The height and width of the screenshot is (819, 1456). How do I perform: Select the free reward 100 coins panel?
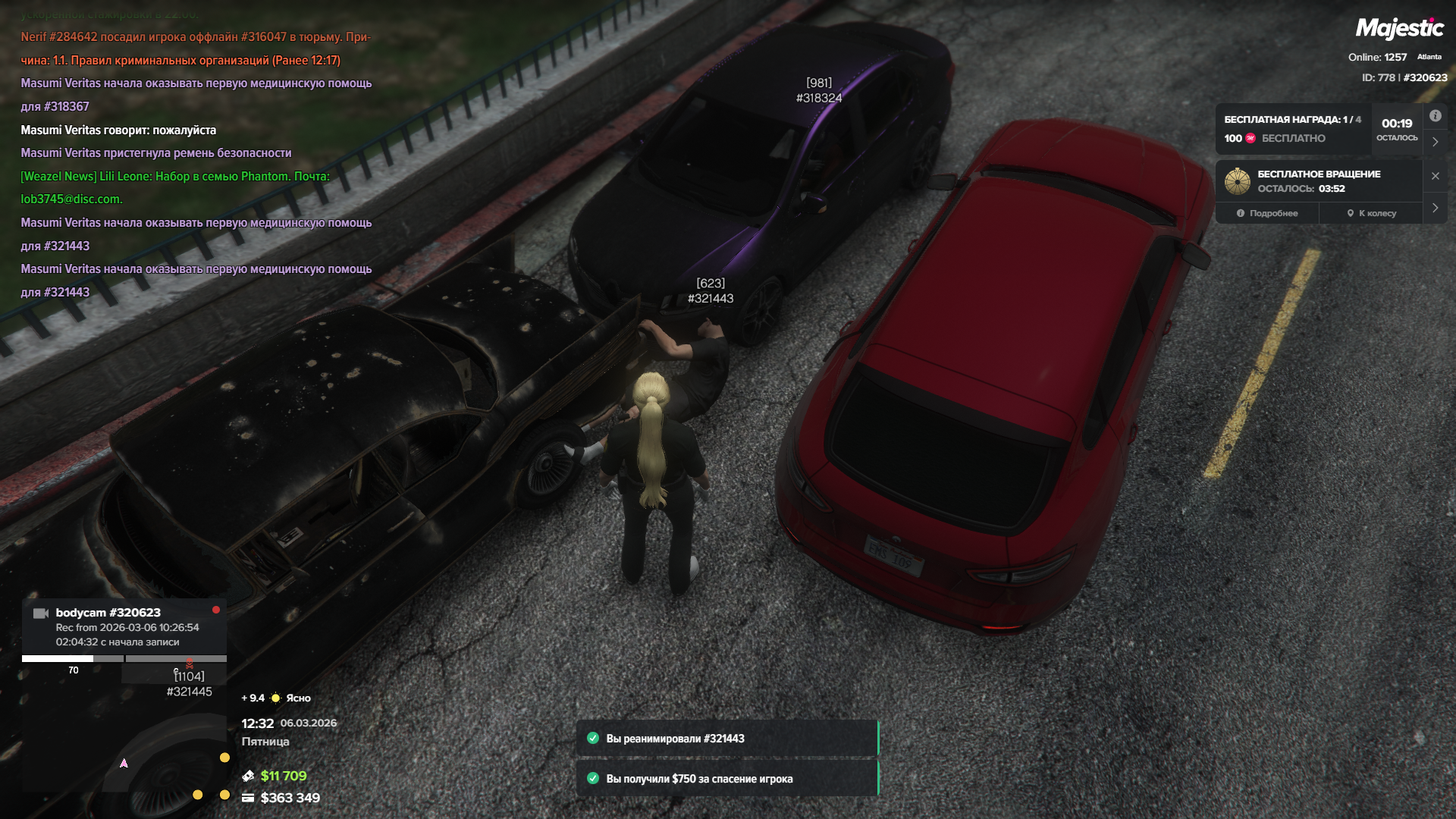pyautogui.click(x=1293, y=129)
